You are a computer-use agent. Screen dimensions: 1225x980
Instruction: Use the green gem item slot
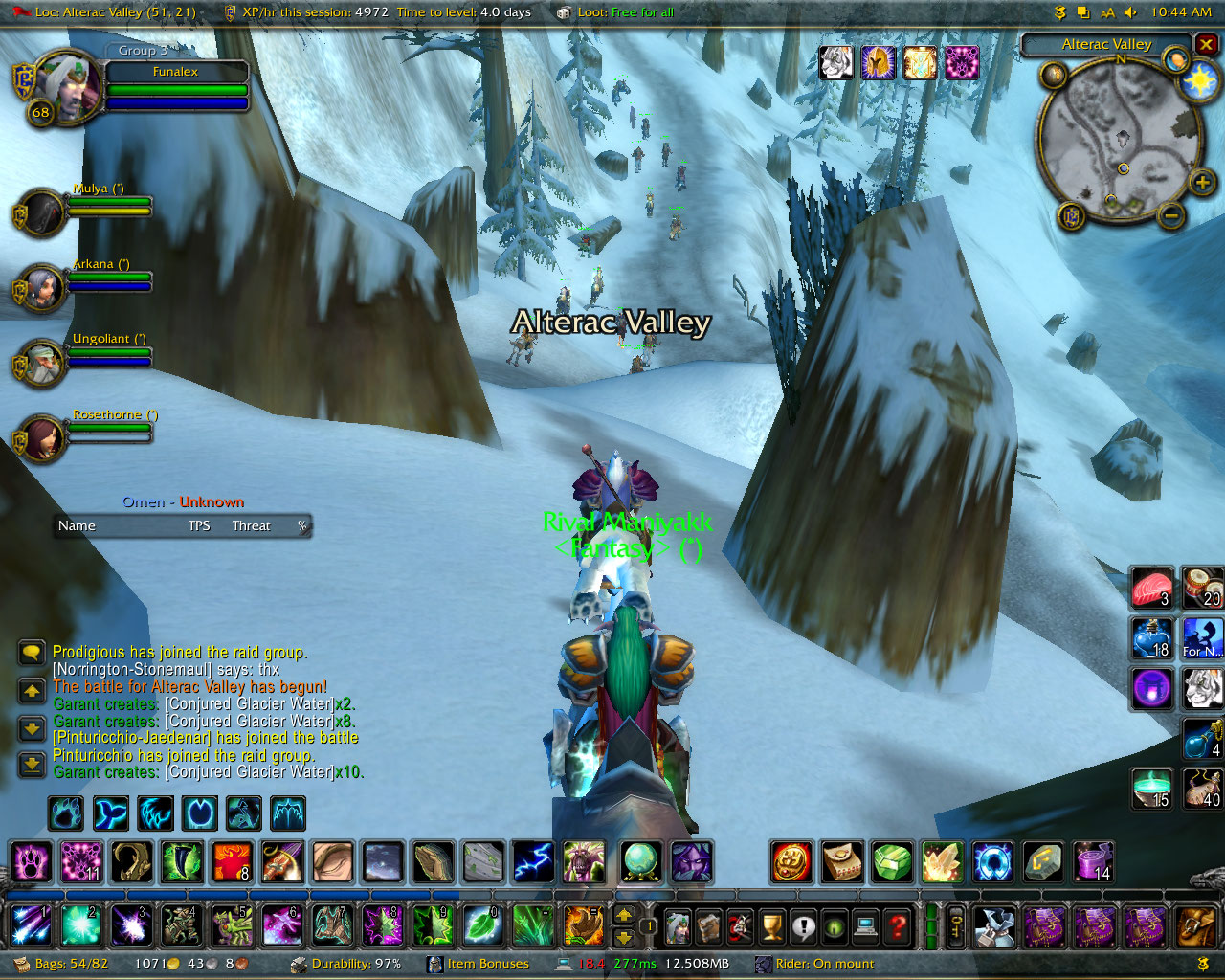pyautogui.click(x=892, y=862)
